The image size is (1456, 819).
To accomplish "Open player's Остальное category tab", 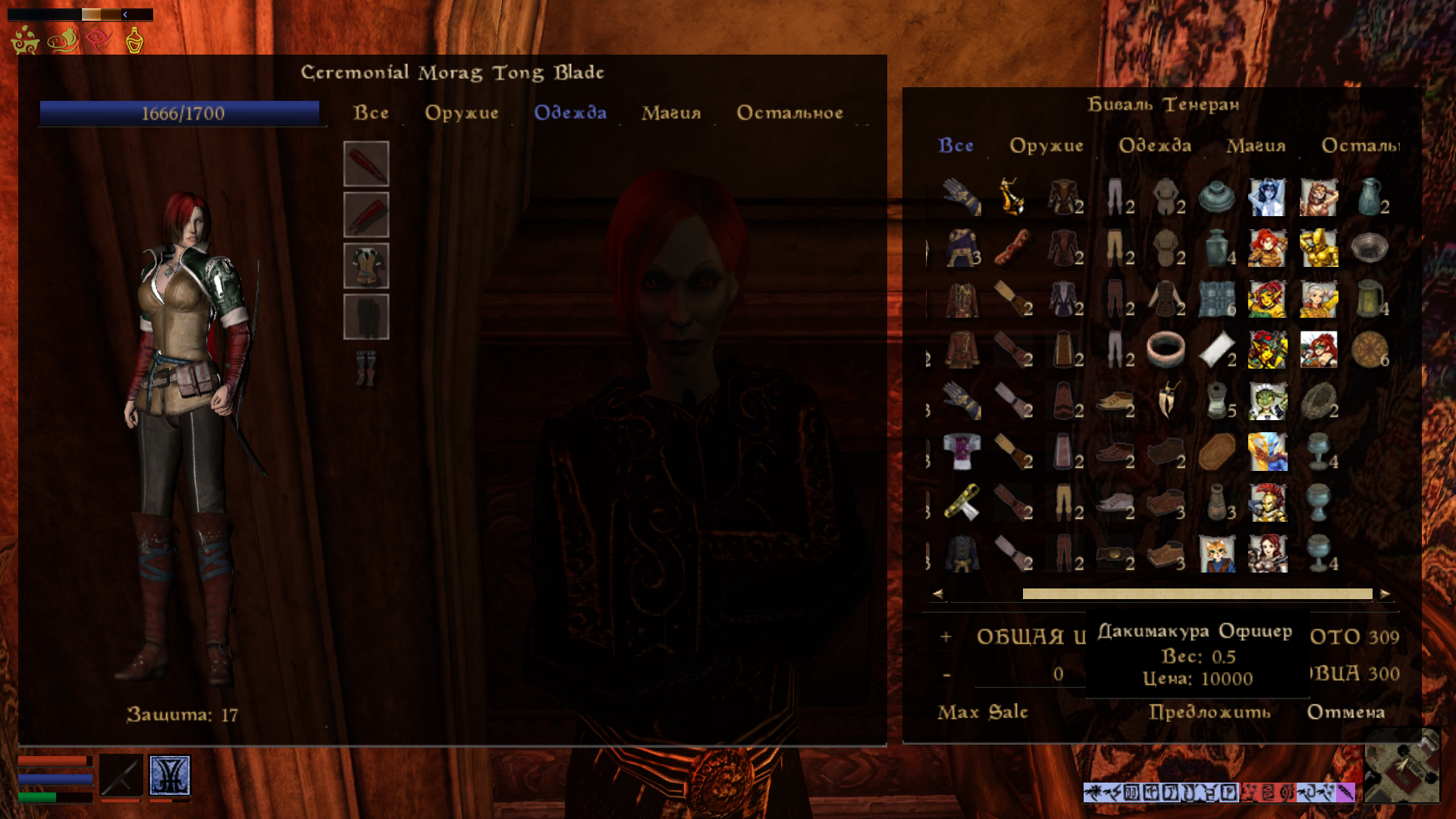I will coord(789,113).
